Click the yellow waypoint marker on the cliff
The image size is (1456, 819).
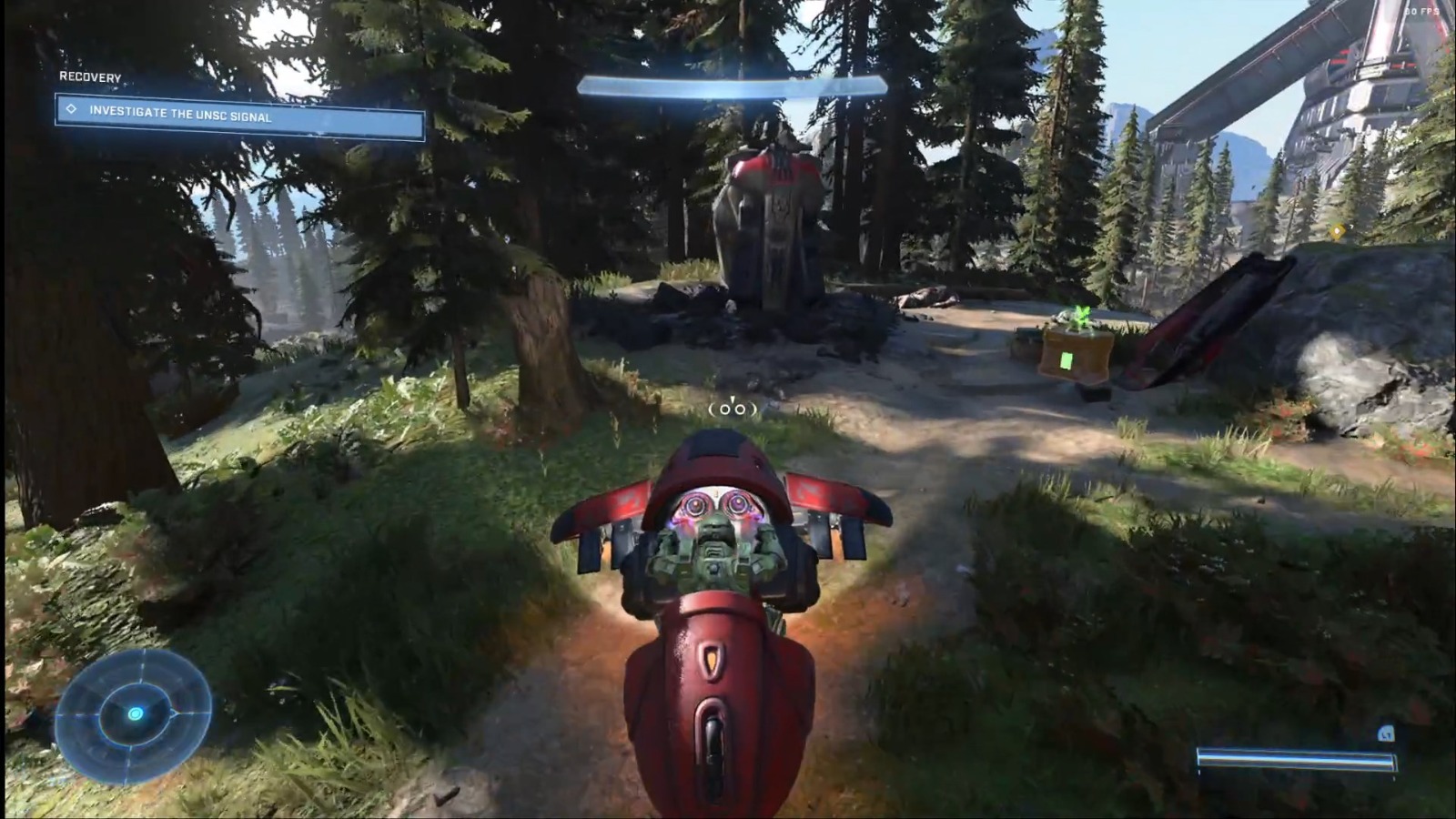pyautogui.click(x=1337, y=231)
